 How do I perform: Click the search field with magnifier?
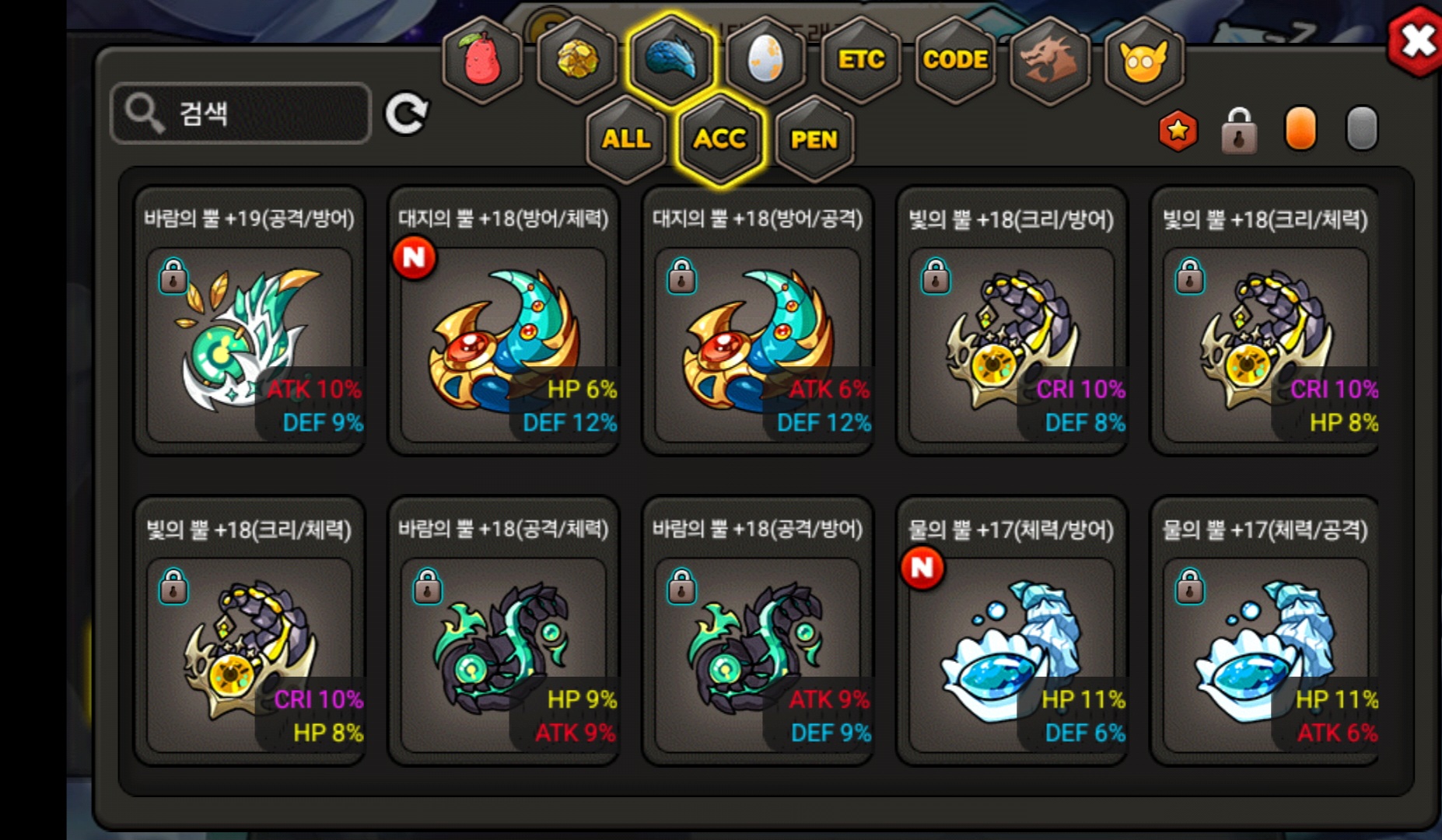241,114
